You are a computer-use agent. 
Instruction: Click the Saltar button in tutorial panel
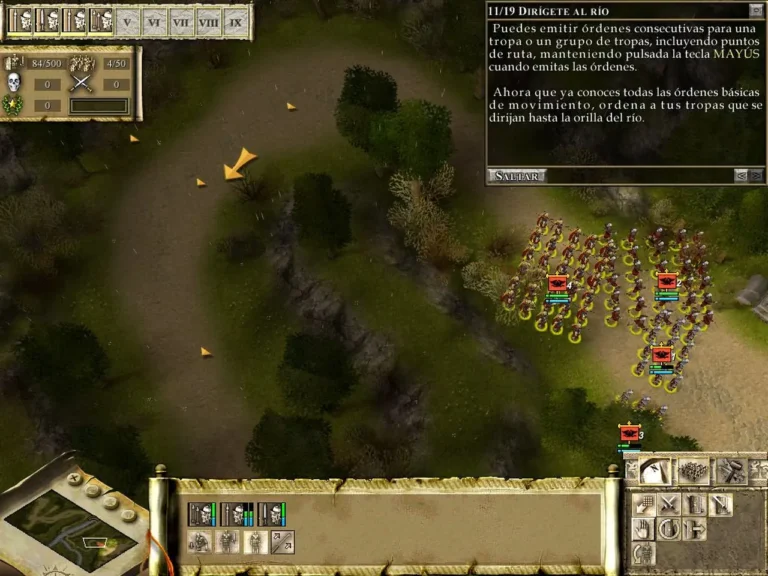(517, 176)
